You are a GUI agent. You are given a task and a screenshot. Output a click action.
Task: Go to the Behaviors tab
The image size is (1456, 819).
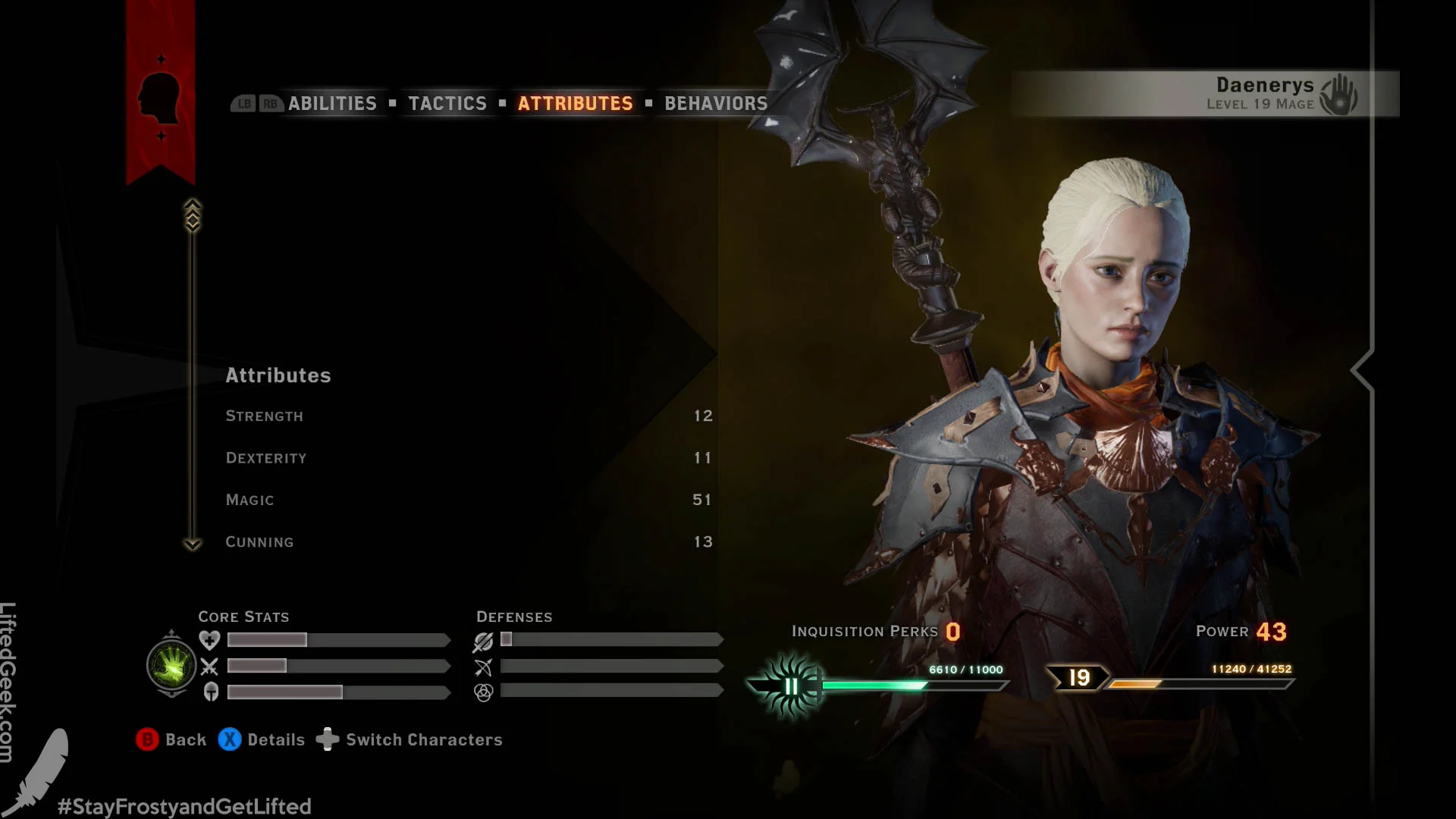click(x=716, y=104)
